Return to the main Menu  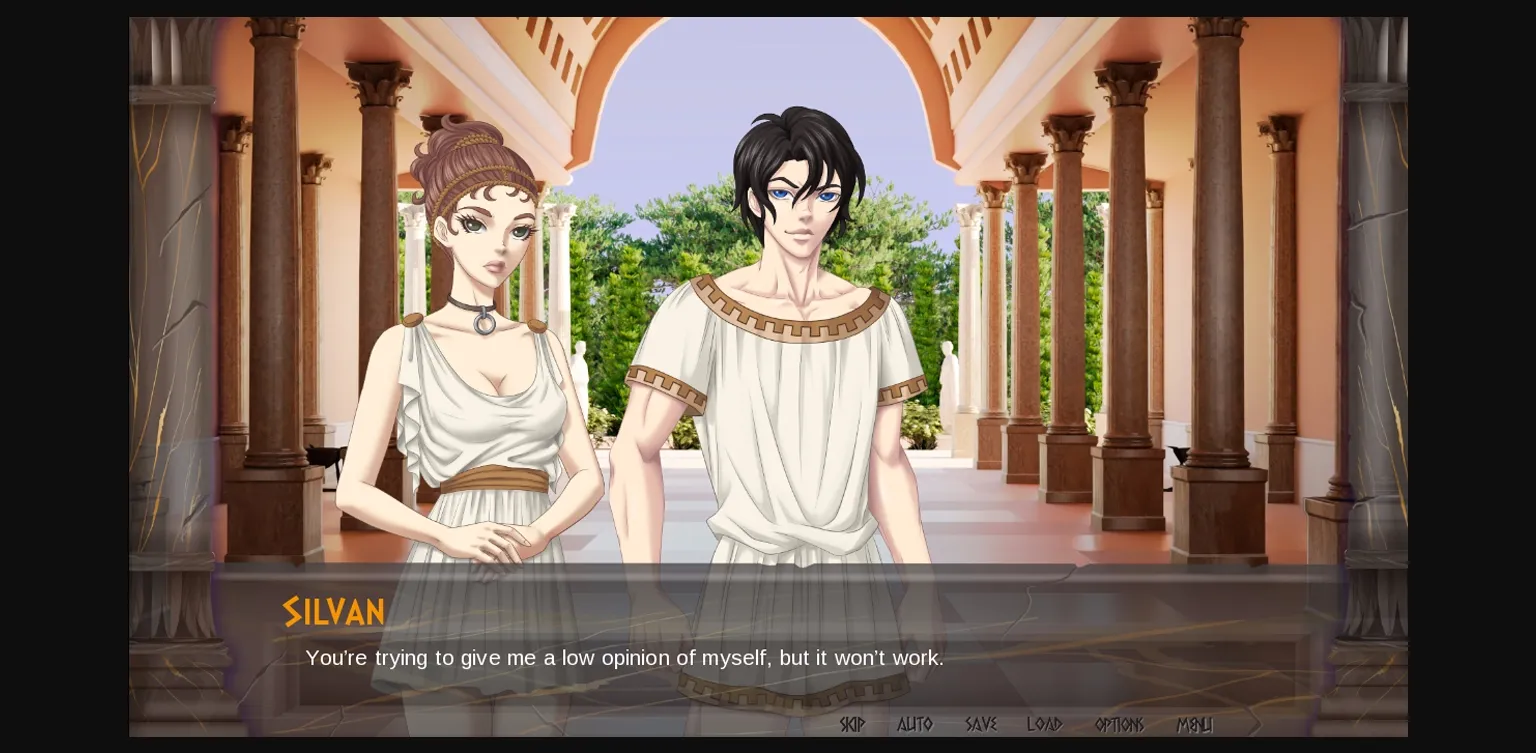(1194, 724)
